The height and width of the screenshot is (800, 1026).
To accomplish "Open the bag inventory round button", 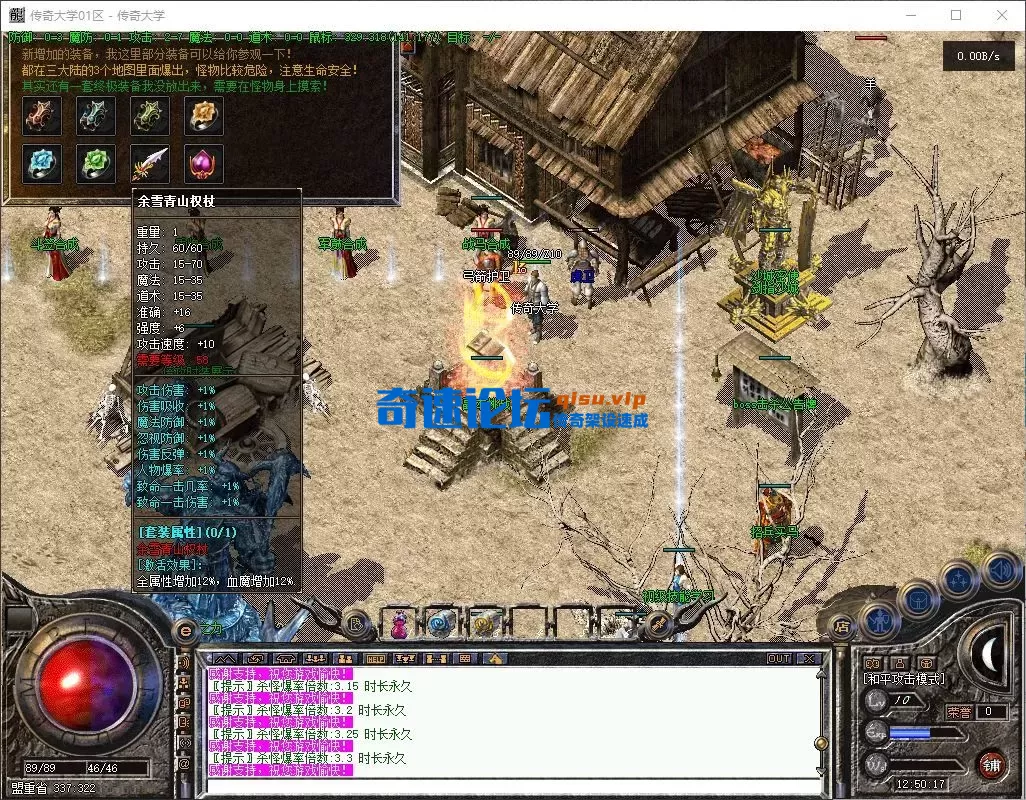I will click(918, 600).
